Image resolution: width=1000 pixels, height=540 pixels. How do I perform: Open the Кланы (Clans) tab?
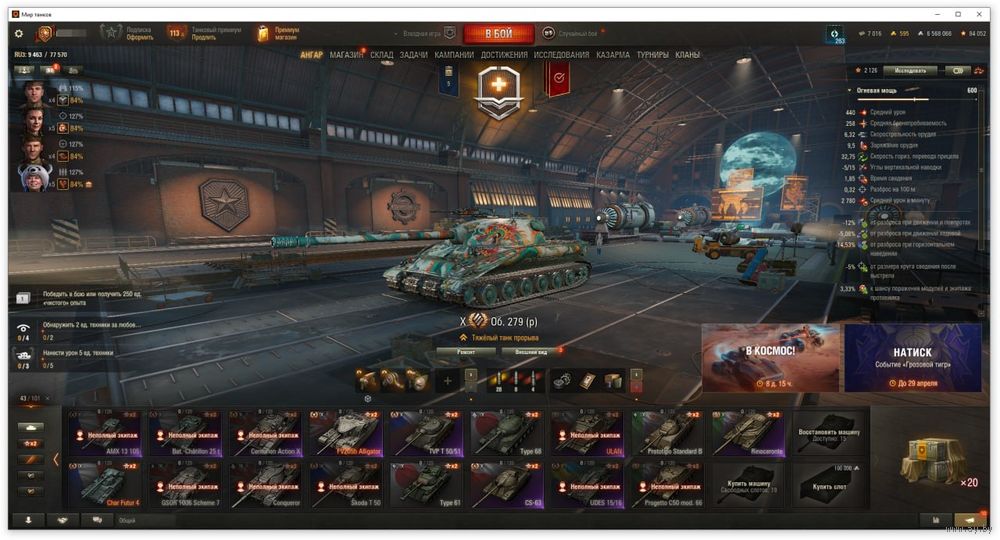(x=688, y=55)
